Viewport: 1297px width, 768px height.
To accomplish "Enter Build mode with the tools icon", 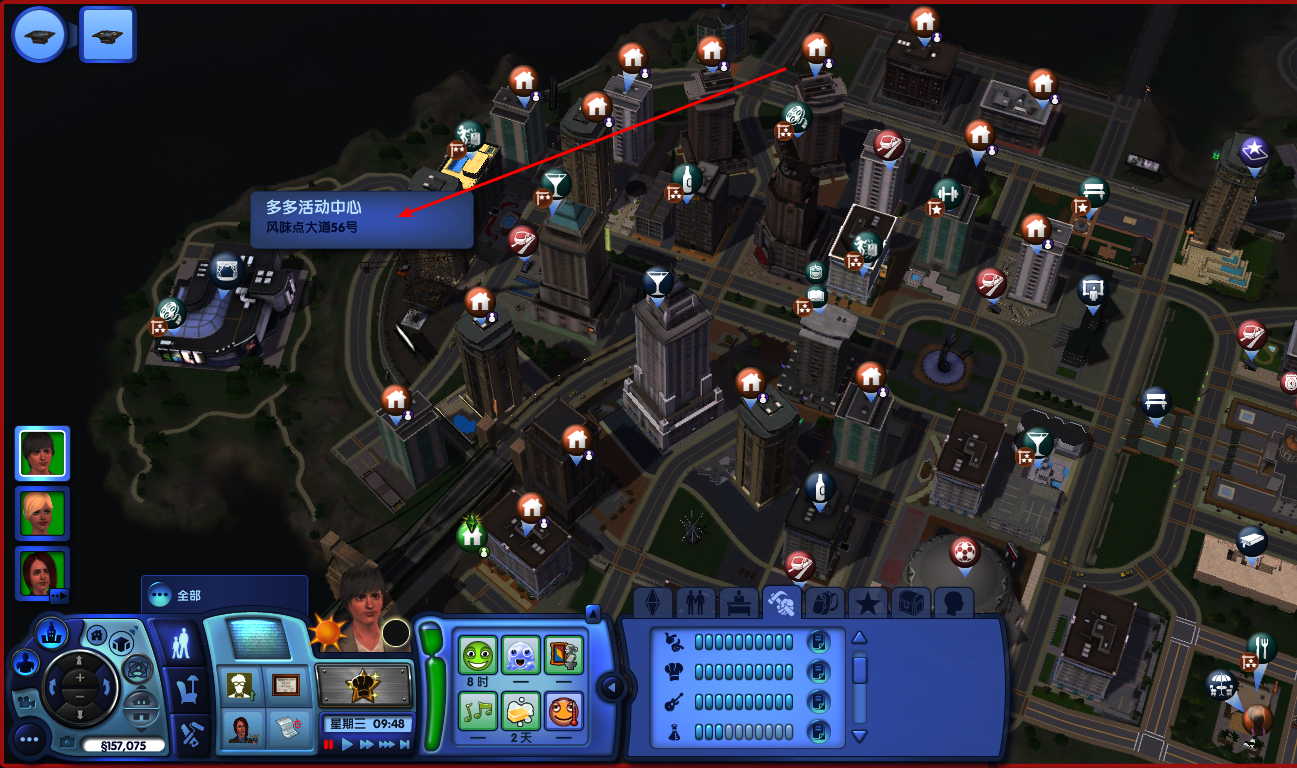I will click(x=186, y=735).
